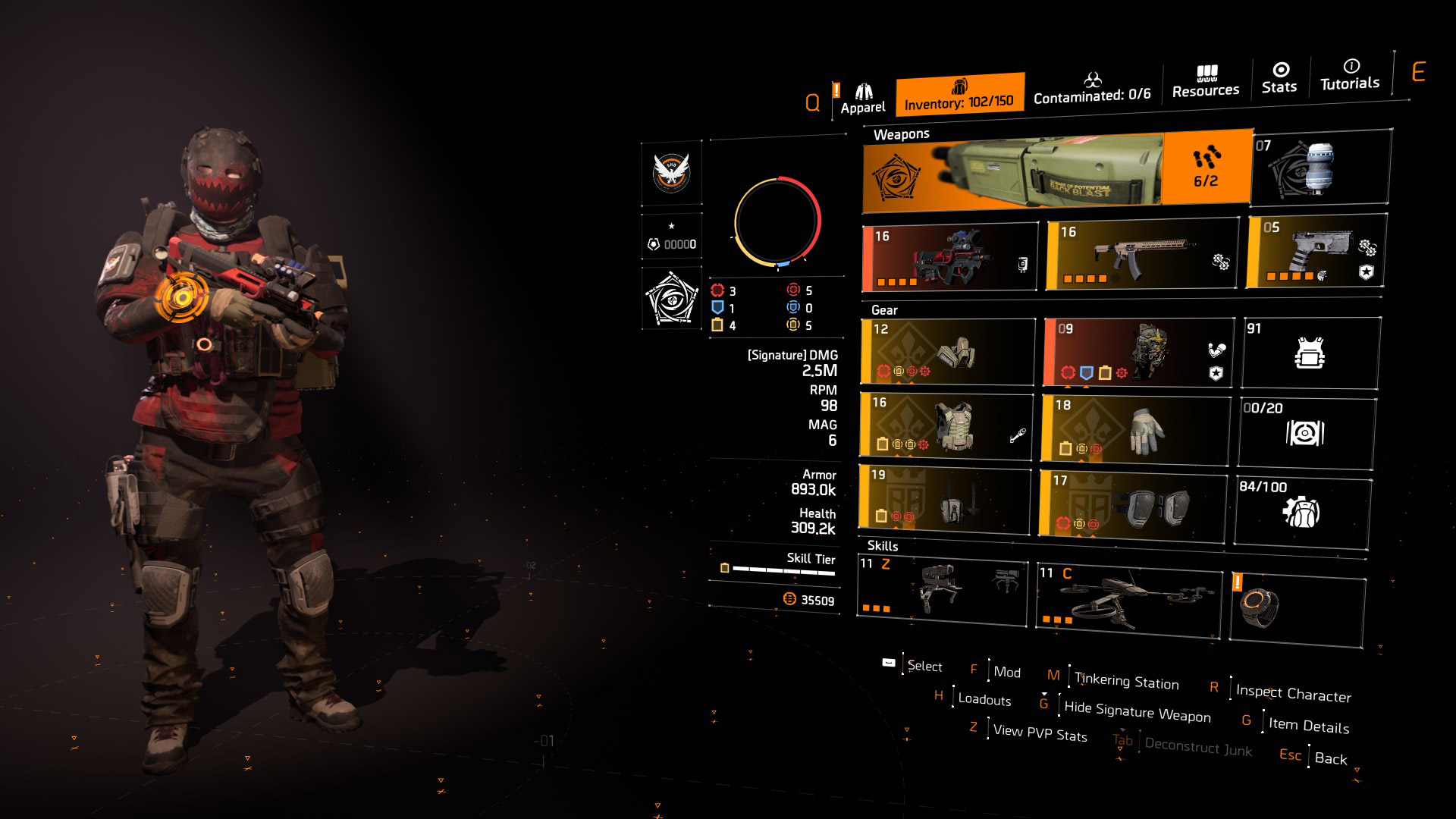Switch to the Contaminated items tab
The image size is (1456, 819).
pyautogui.click(x=1091, y=88)
